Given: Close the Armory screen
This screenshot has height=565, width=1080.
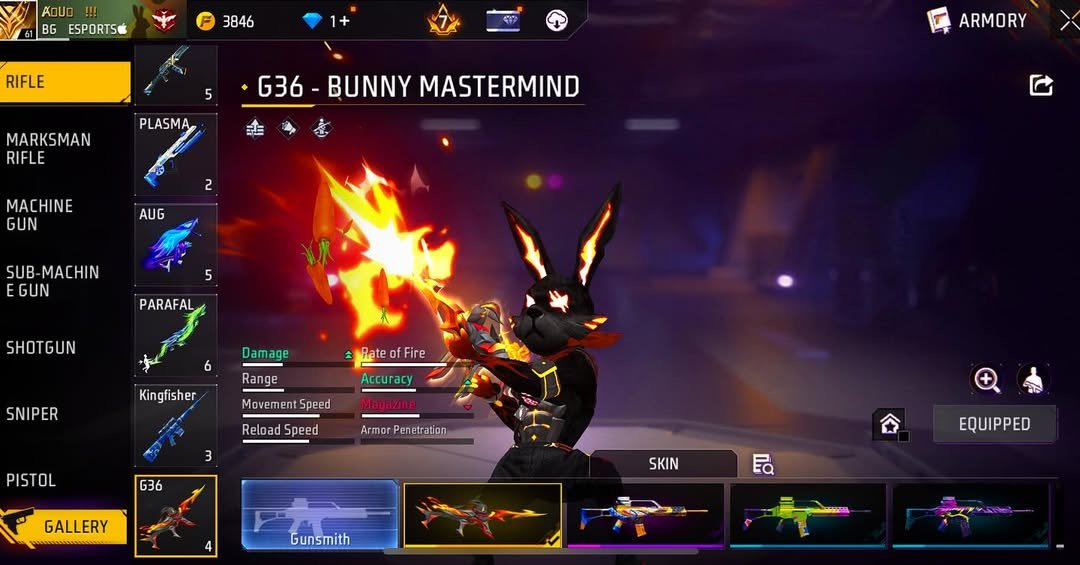Looking at the screenshot, I should pyautogui.click(x=1069, y=20).
